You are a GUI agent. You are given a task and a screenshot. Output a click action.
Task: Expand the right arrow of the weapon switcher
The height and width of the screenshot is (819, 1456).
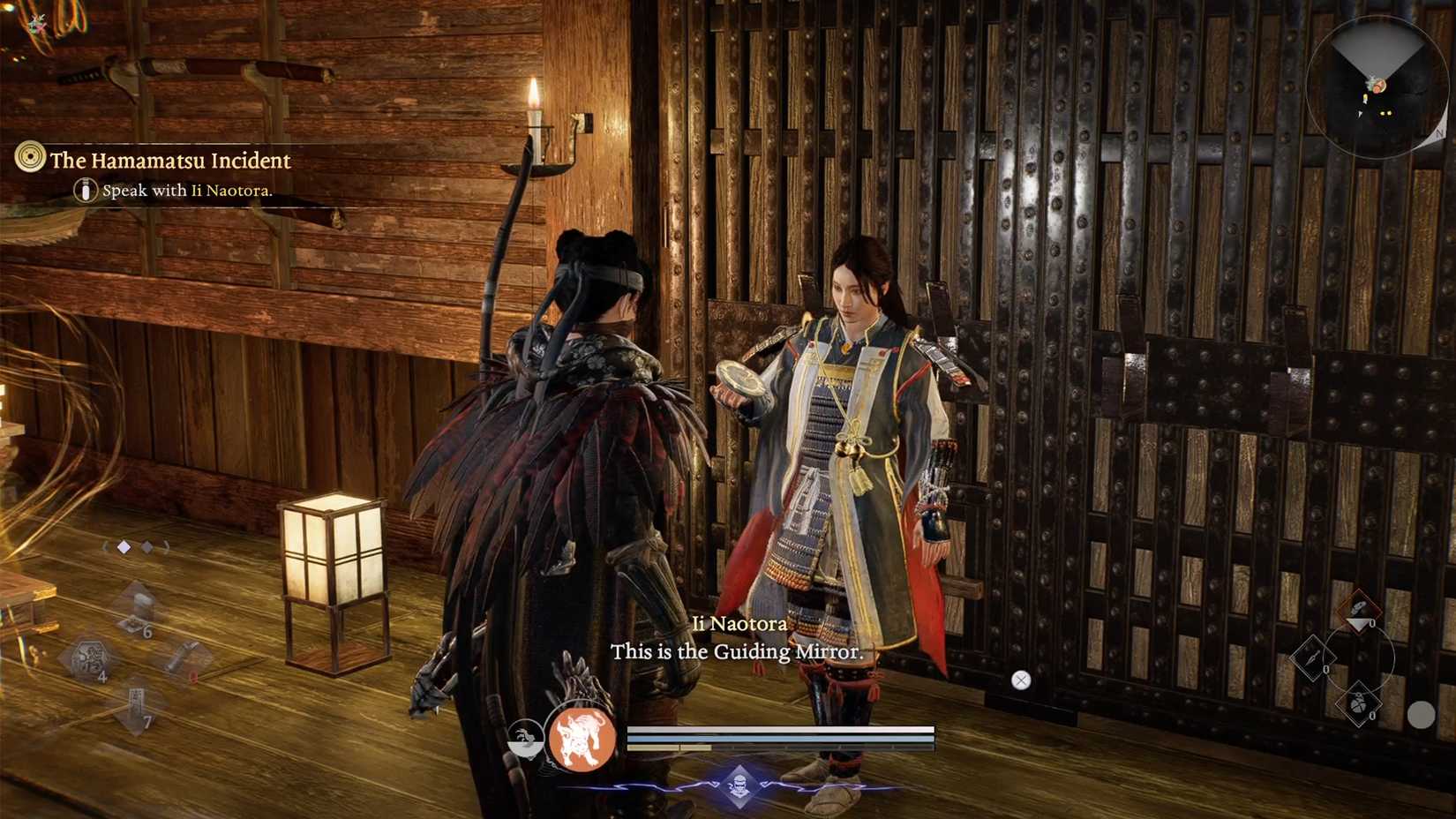[x=166, y=546]
